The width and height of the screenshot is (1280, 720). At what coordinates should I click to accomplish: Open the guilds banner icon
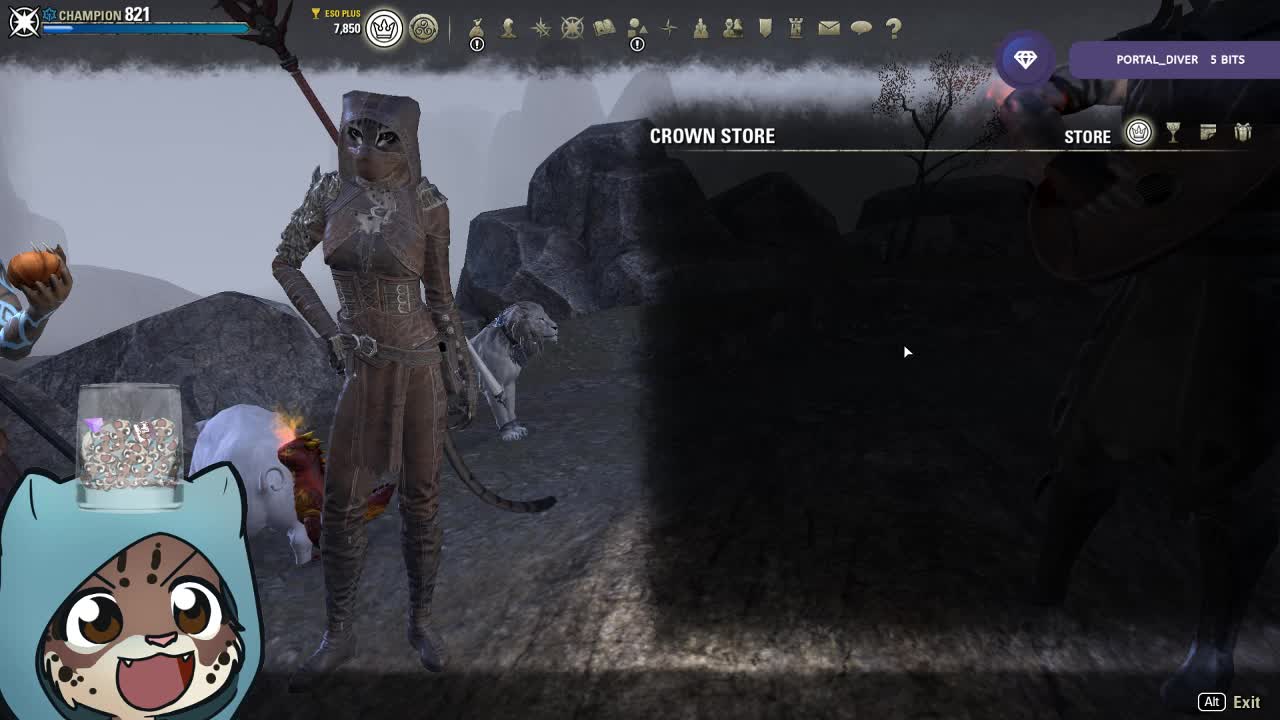pyautogui.click(x=765, y=28)
